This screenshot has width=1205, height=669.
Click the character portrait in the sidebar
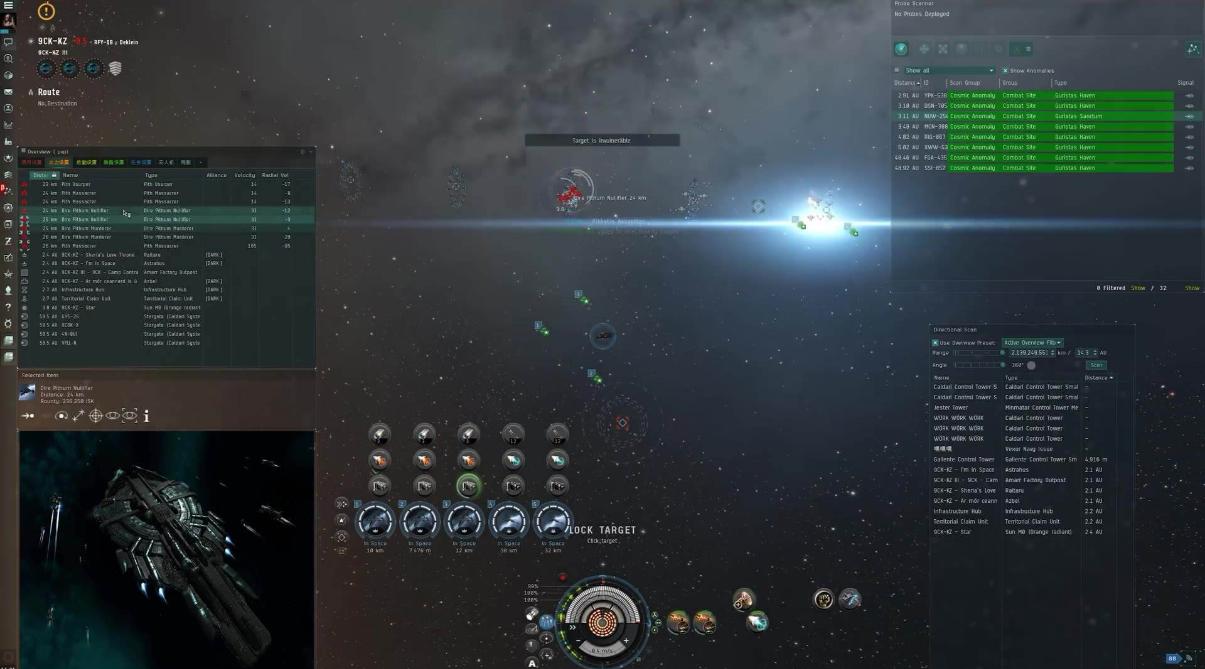pyautogui.click(x=8, y=20)
